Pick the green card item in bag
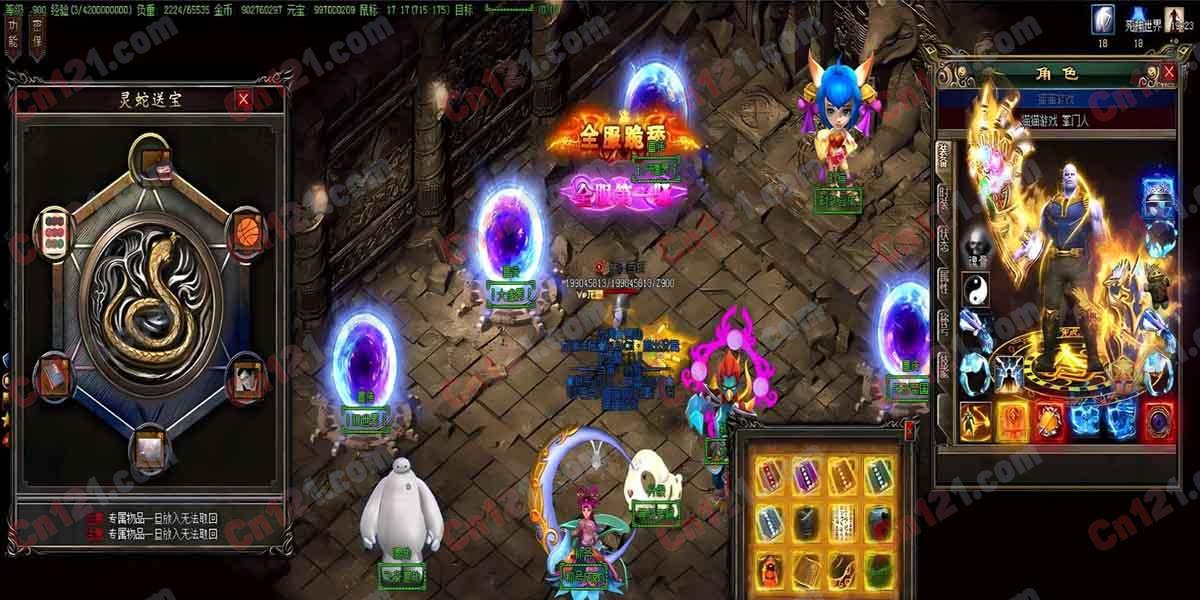 tap(876, 474)
